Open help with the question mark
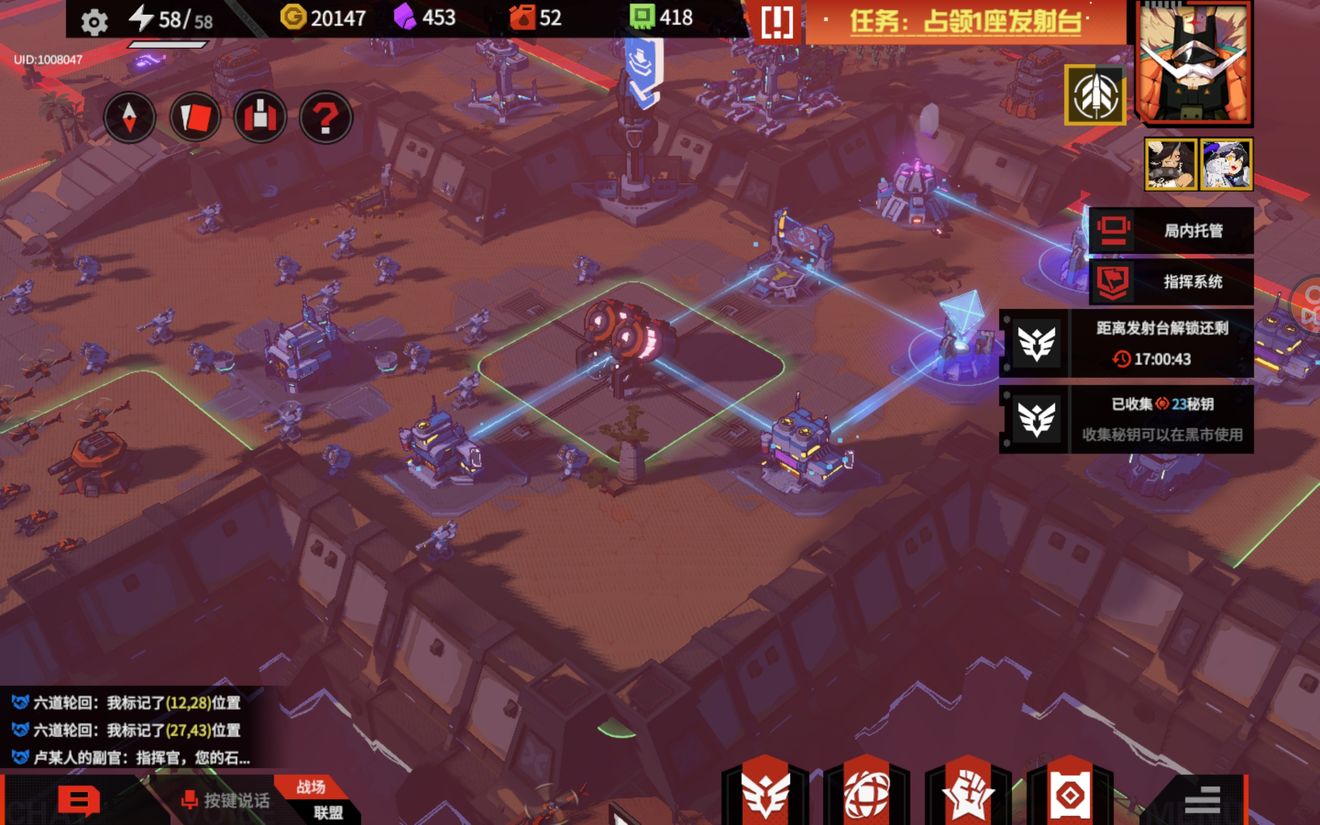The image size is (1320, 825). coord(325,118)
